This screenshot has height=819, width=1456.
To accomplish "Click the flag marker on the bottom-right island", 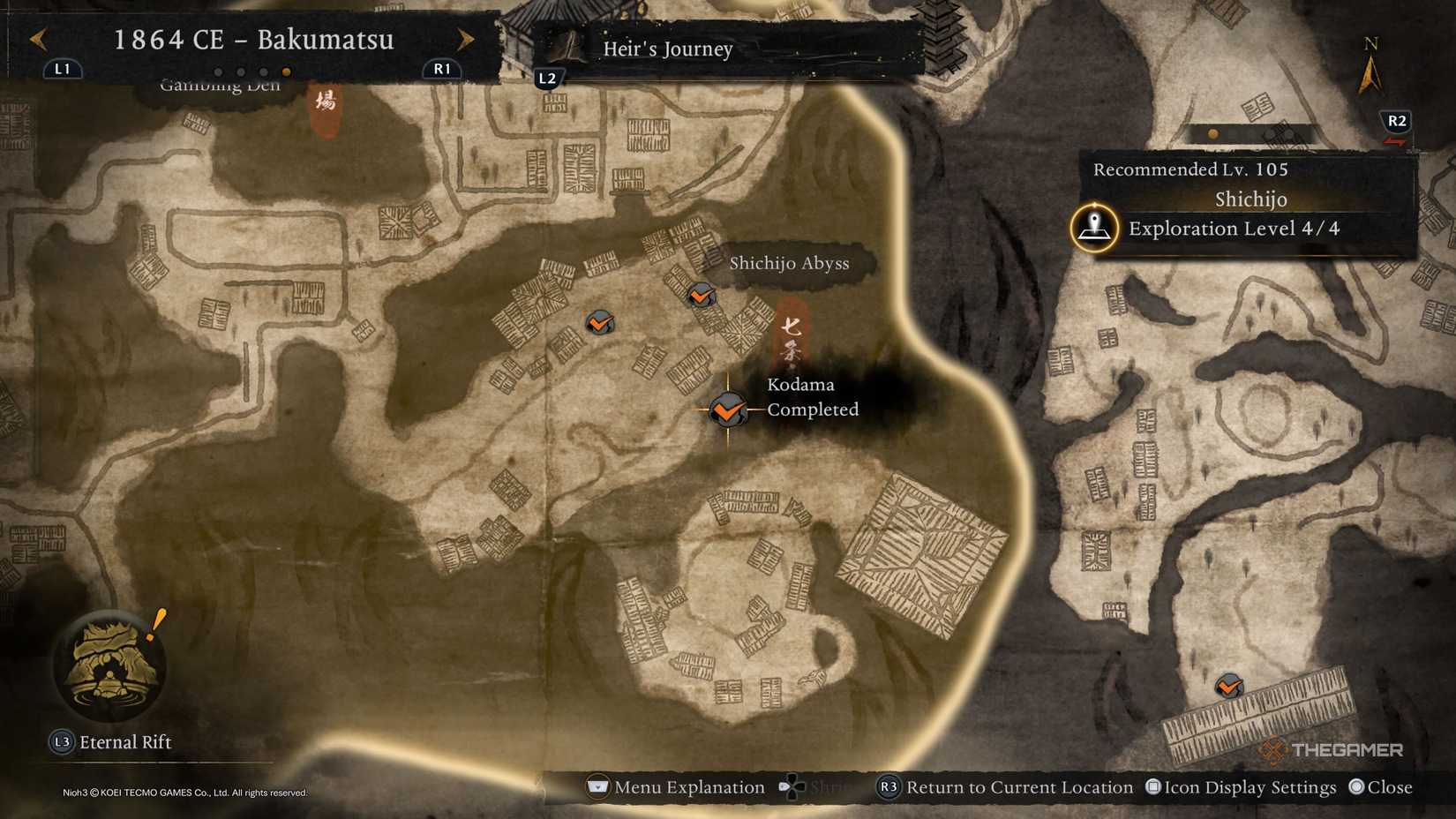I will (x=1227, y=686).
